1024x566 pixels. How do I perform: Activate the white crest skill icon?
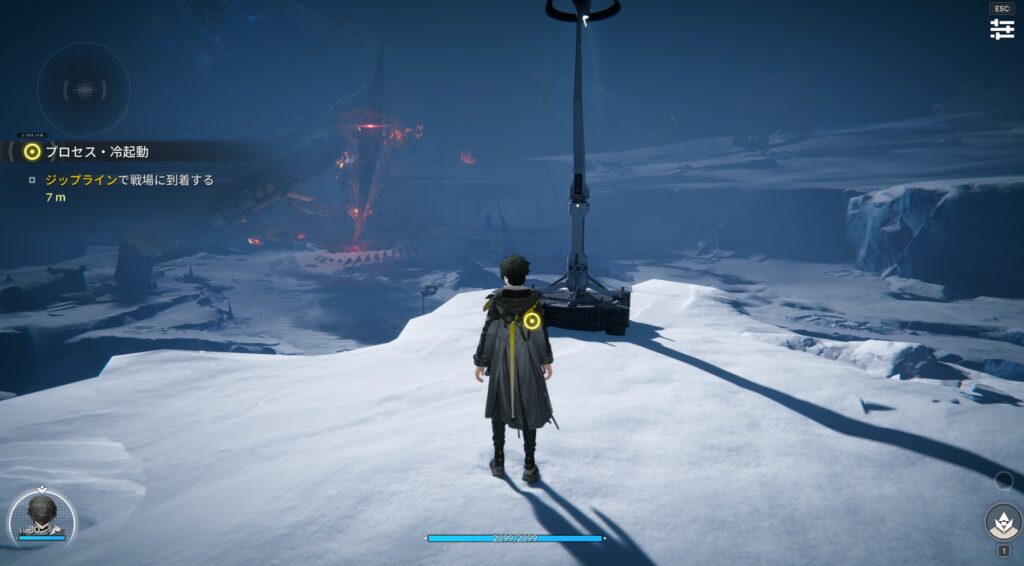pos(1002,521)
